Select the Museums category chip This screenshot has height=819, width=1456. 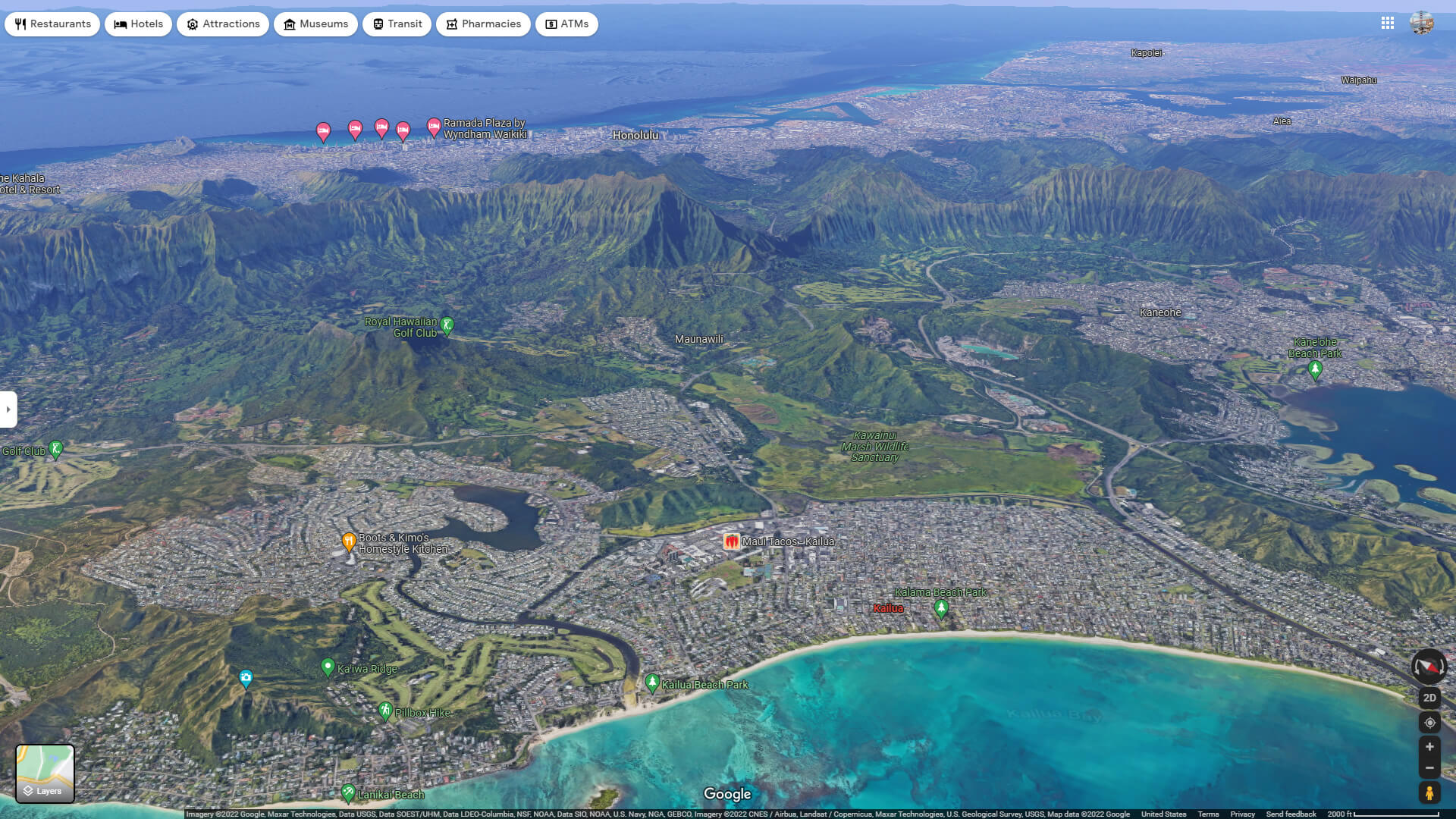(315, 24)
